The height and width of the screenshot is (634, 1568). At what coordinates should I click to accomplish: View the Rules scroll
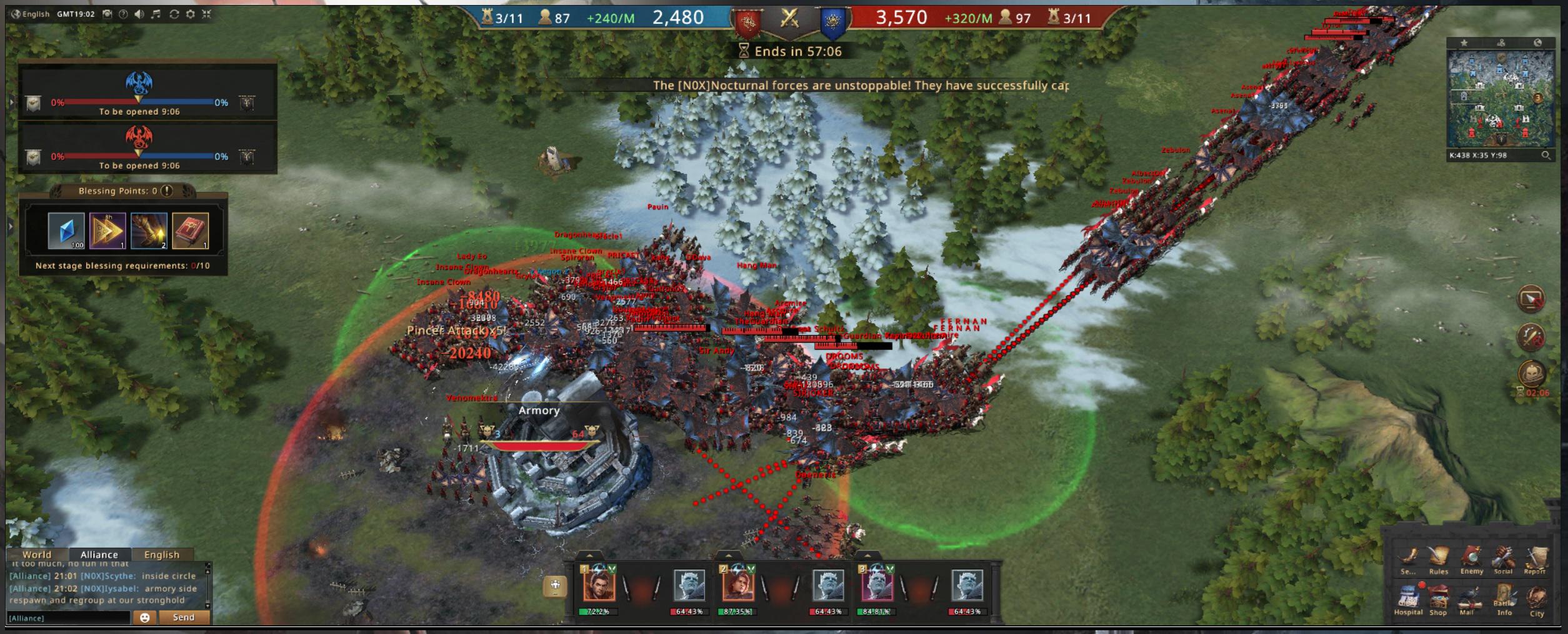pyautogui.click(x=1438, y=558)
